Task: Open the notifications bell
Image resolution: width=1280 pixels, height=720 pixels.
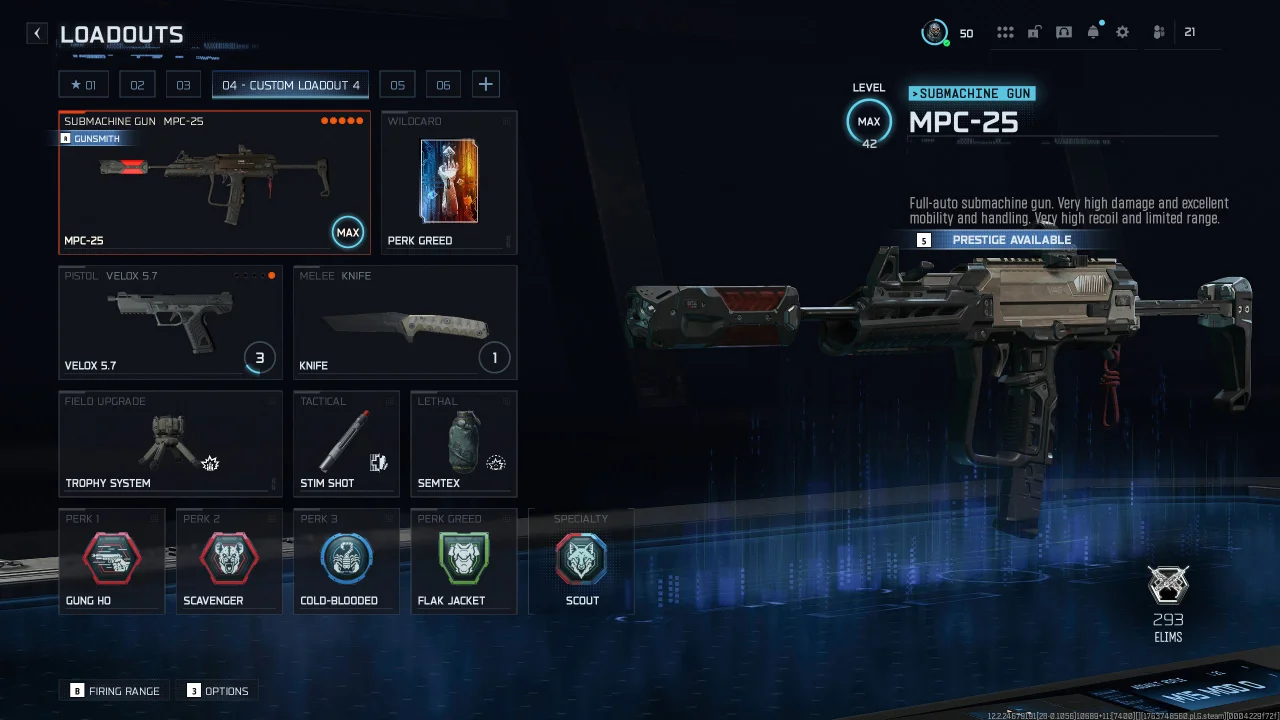Action: tap(1093, 31)
